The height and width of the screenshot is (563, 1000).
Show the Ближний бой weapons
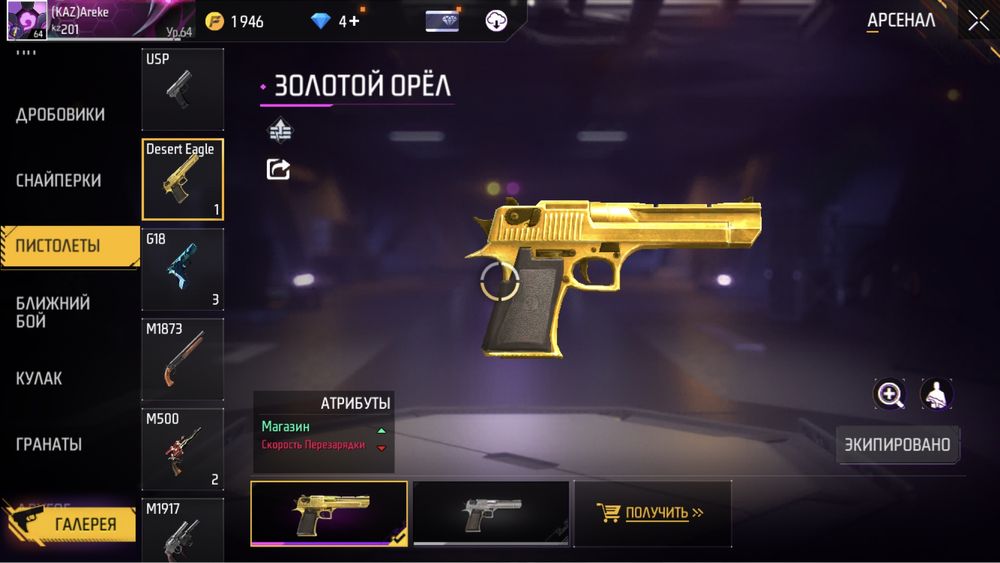coord(53,312)
